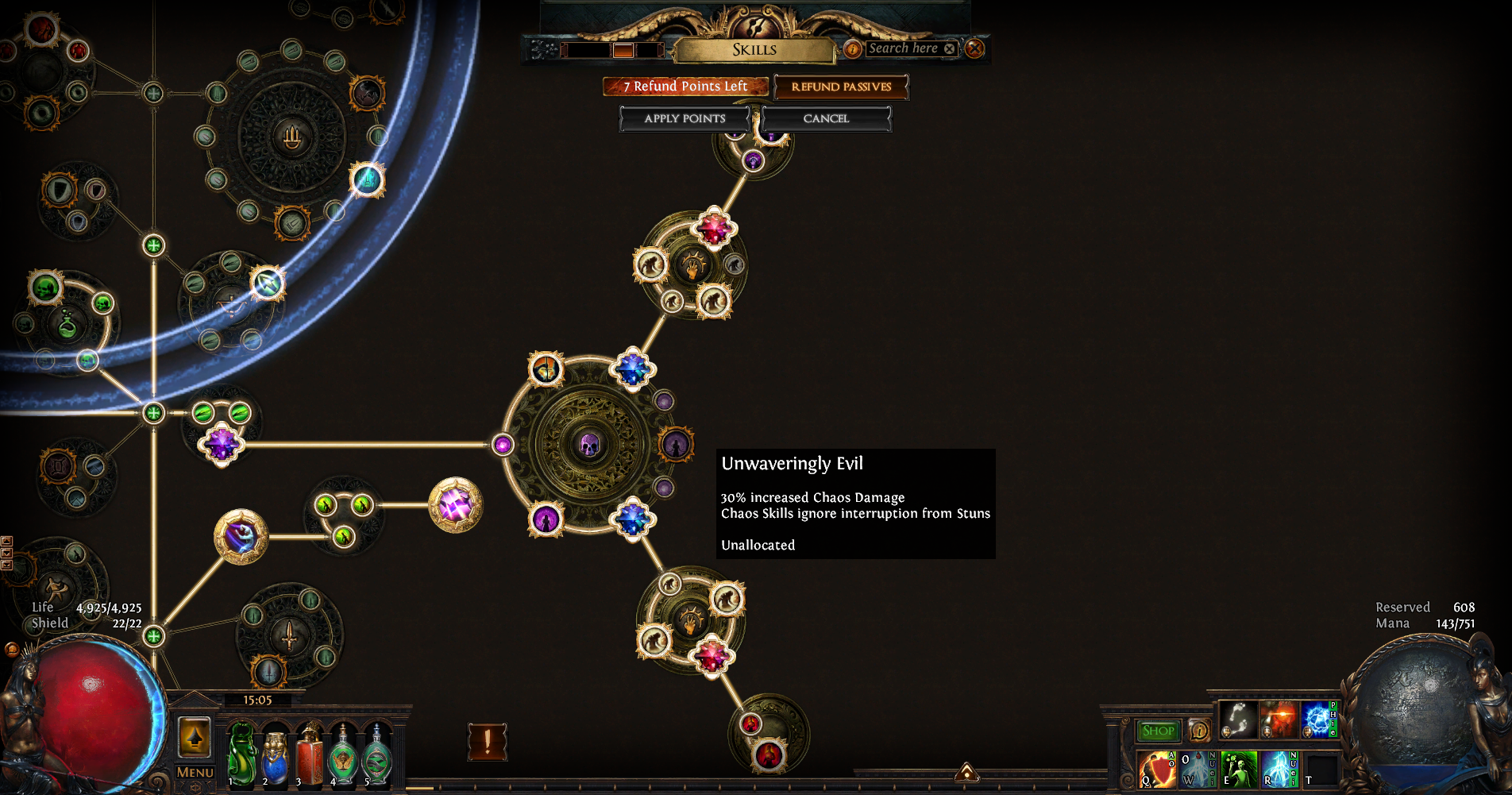1512x795 pixels.
Task: Activate the blue aura skill bound to R
Action: pyautogui.click(x=1280, y=769)
